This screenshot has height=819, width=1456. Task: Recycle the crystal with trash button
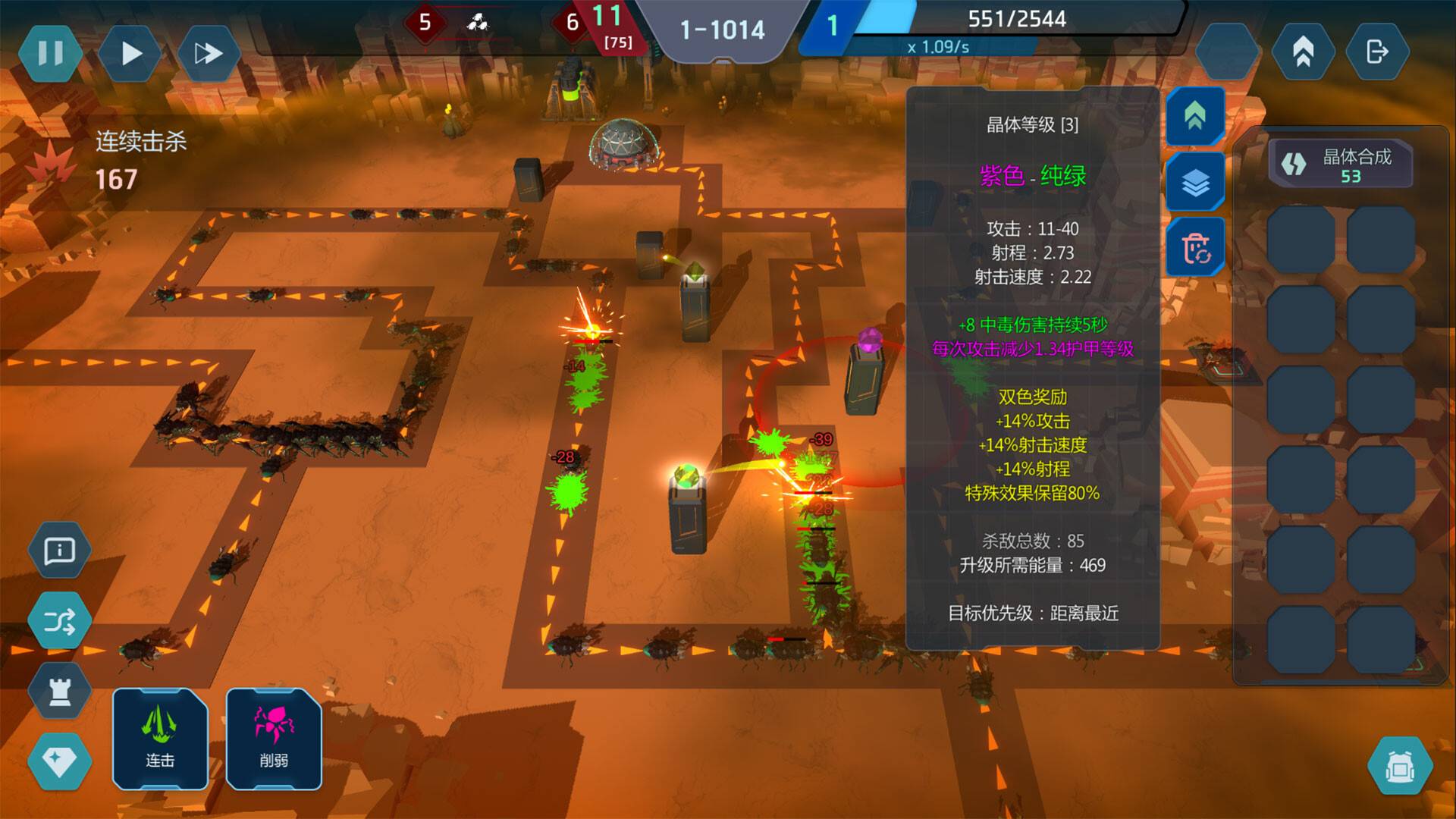coord(1195,247)
